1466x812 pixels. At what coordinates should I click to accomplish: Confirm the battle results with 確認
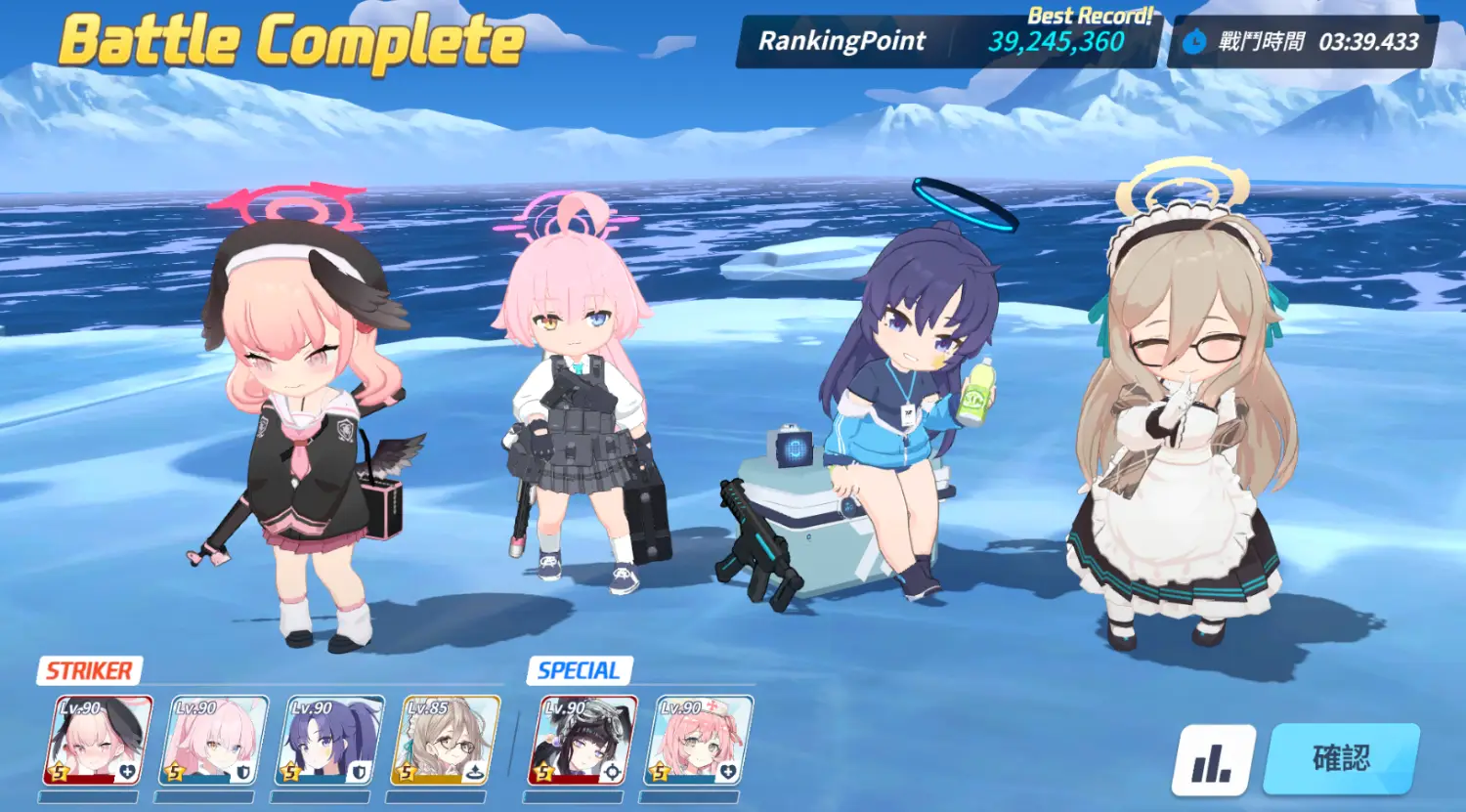pyautogui.click(x=1341, y=758)
